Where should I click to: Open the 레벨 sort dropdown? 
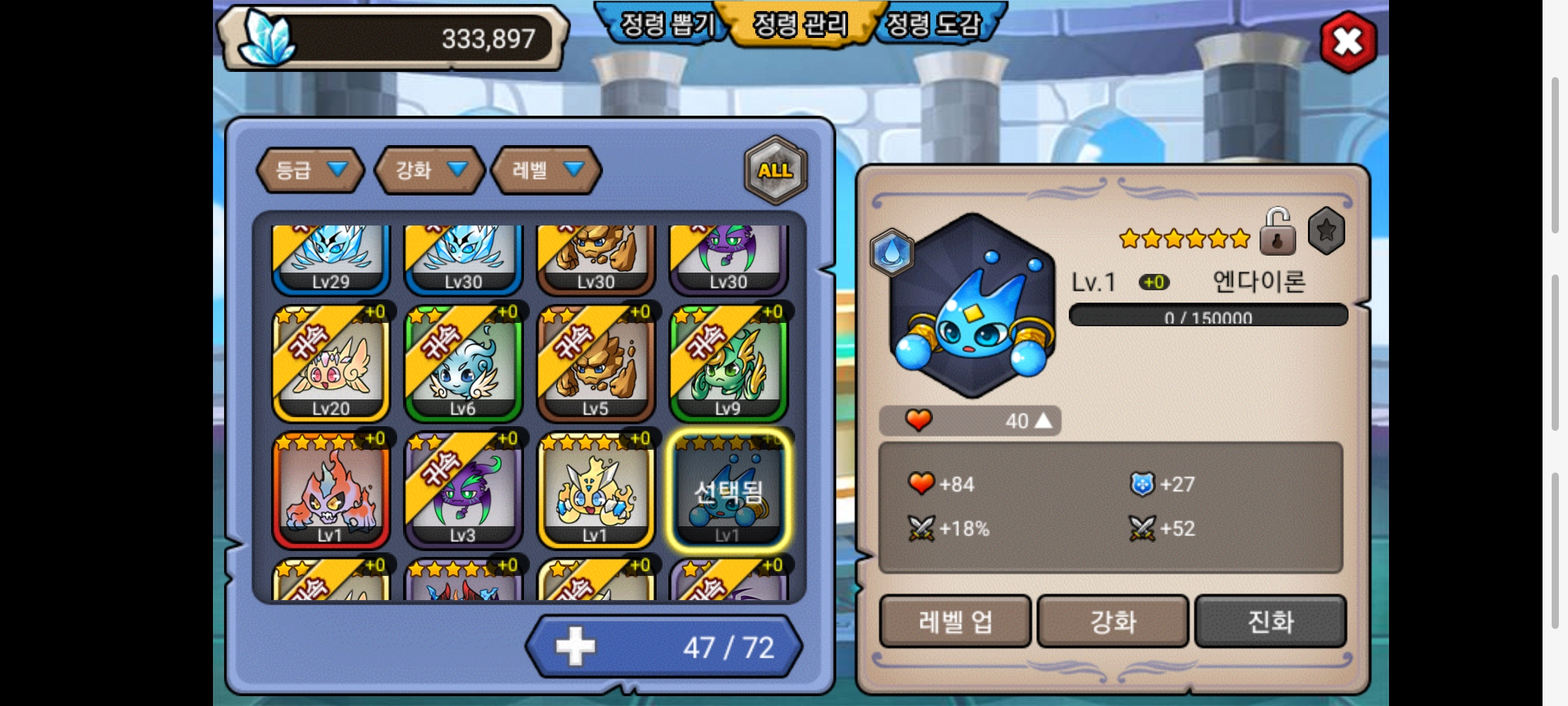546,171
